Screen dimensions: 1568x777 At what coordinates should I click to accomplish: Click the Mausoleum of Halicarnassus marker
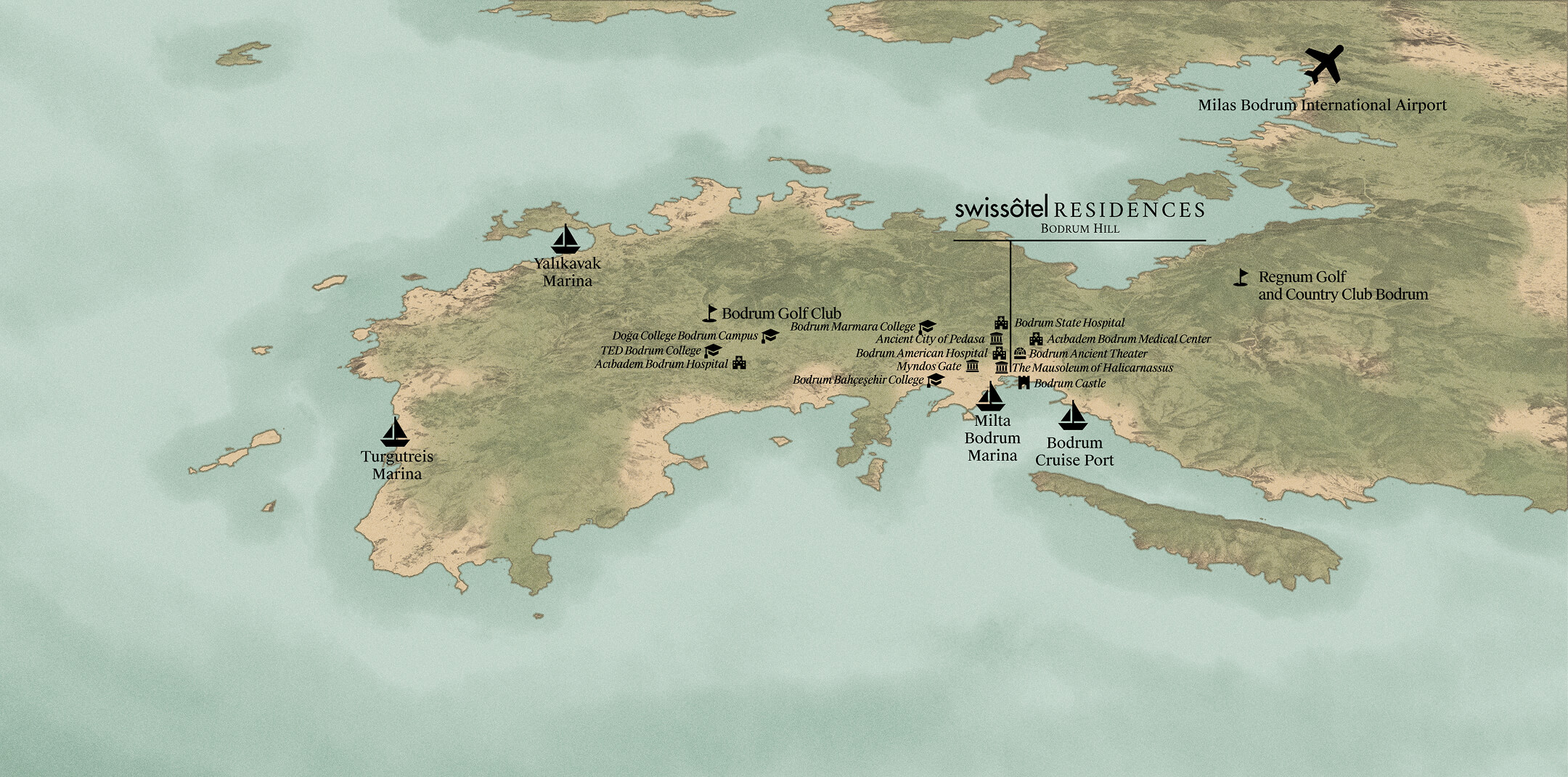click(x=1002, y=368)
